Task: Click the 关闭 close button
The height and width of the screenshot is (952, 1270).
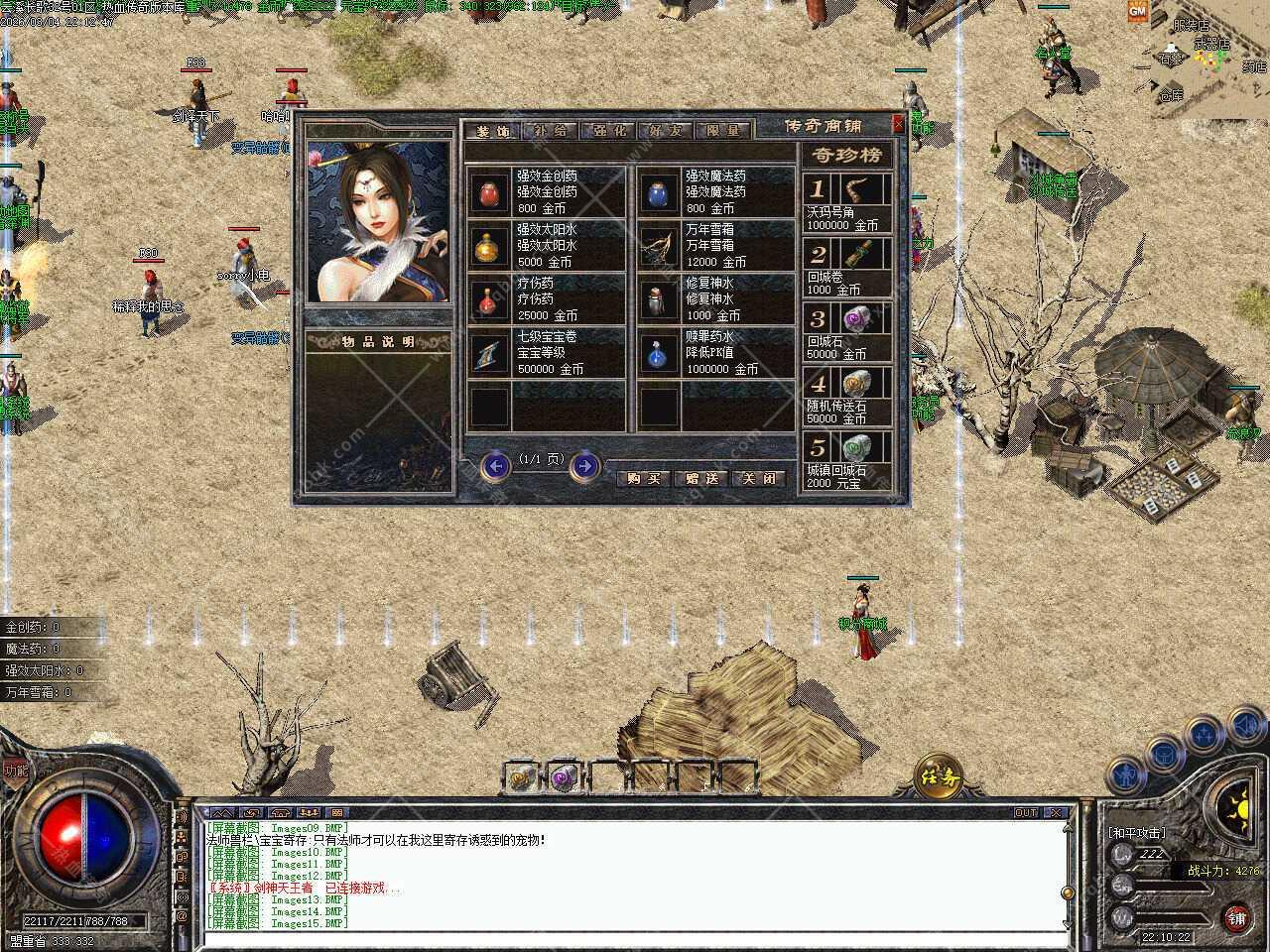Action: (x=759, y=478)
